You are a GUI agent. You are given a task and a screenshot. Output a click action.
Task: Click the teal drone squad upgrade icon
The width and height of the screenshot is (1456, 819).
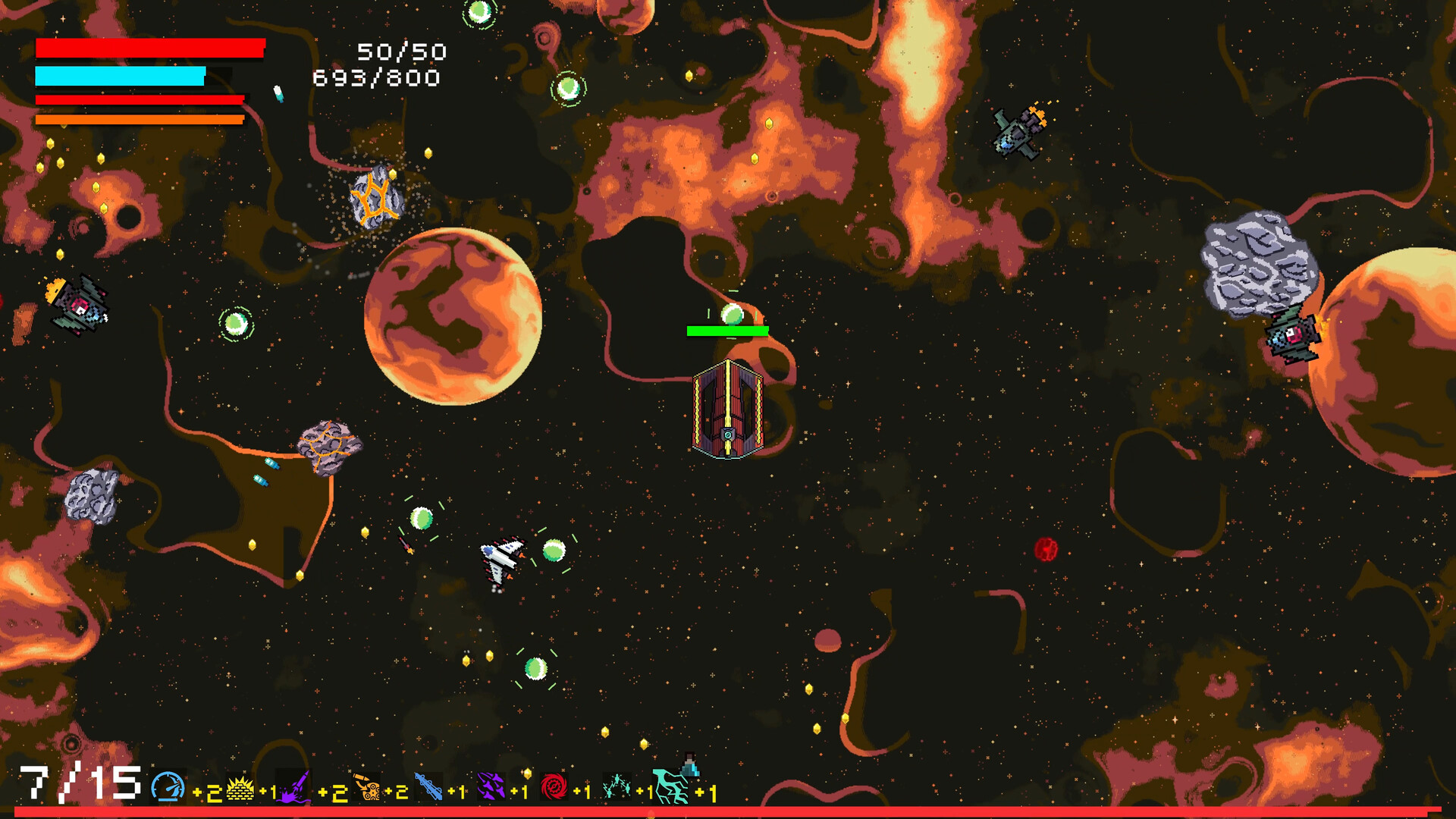point(617,788)
